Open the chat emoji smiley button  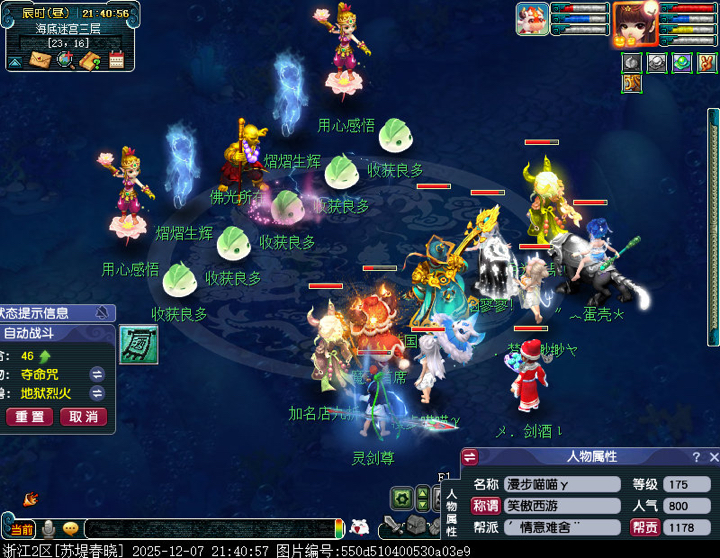(x=70, y=528)
